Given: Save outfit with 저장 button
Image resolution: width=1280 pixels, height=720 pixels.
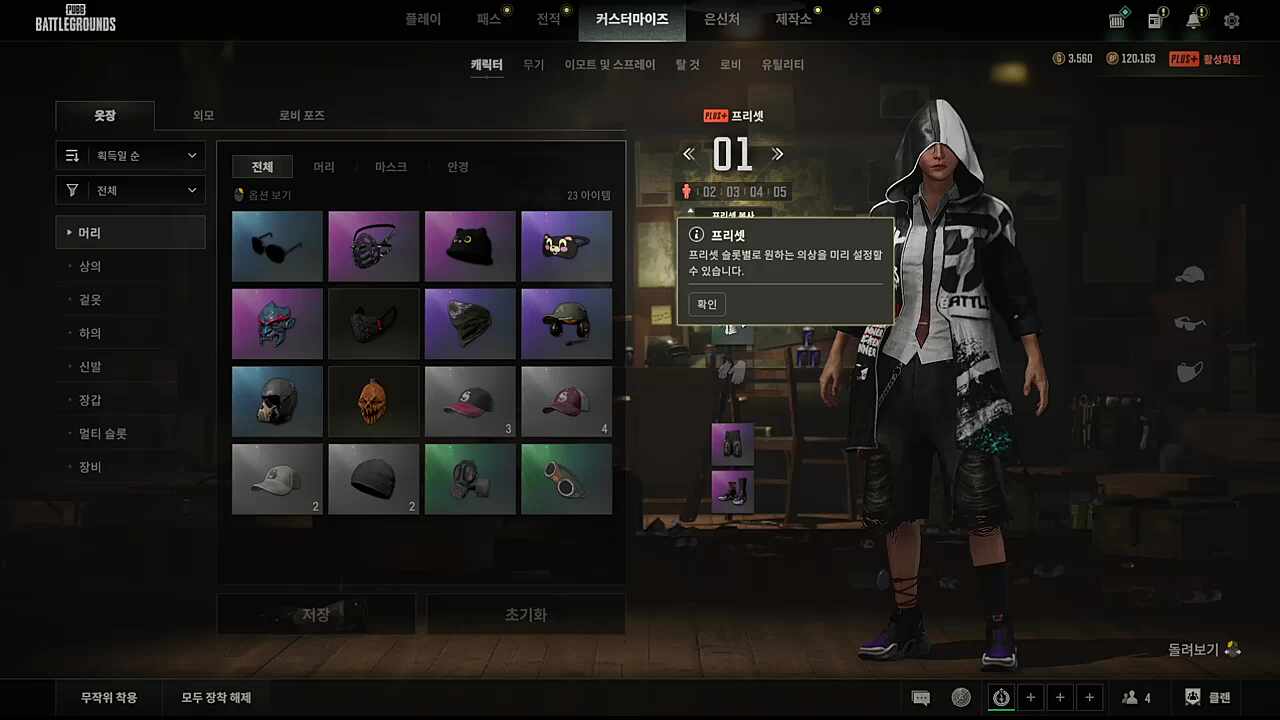Looking at the screenshot, I should coord(316,615).
